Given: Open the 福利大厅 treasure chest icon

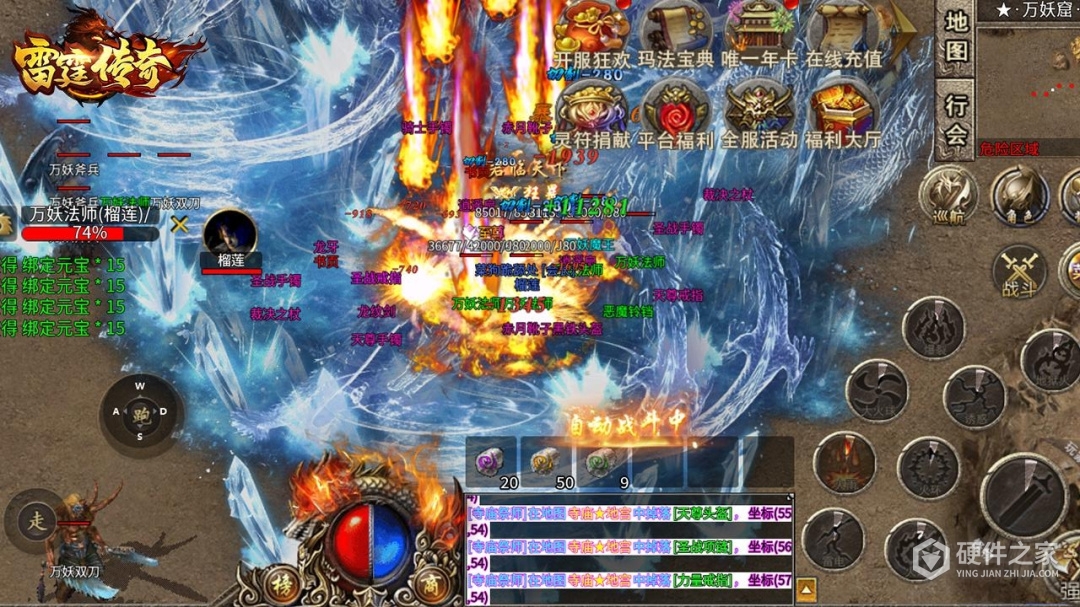Looking at the screenshot, I should [845, 110].
